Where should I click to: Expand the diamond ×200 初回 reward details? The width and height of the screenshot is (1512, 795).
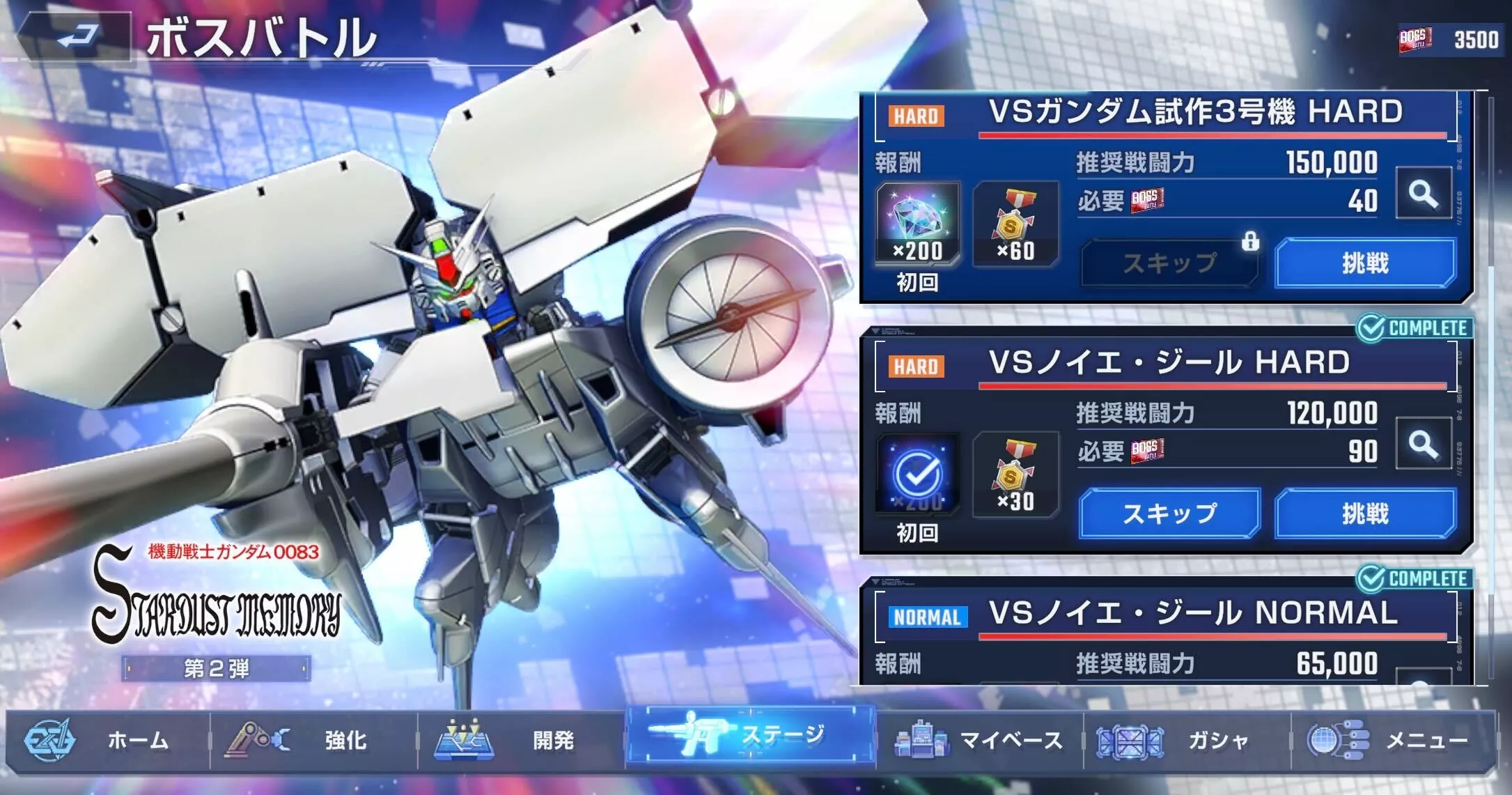tap(916, 219)
